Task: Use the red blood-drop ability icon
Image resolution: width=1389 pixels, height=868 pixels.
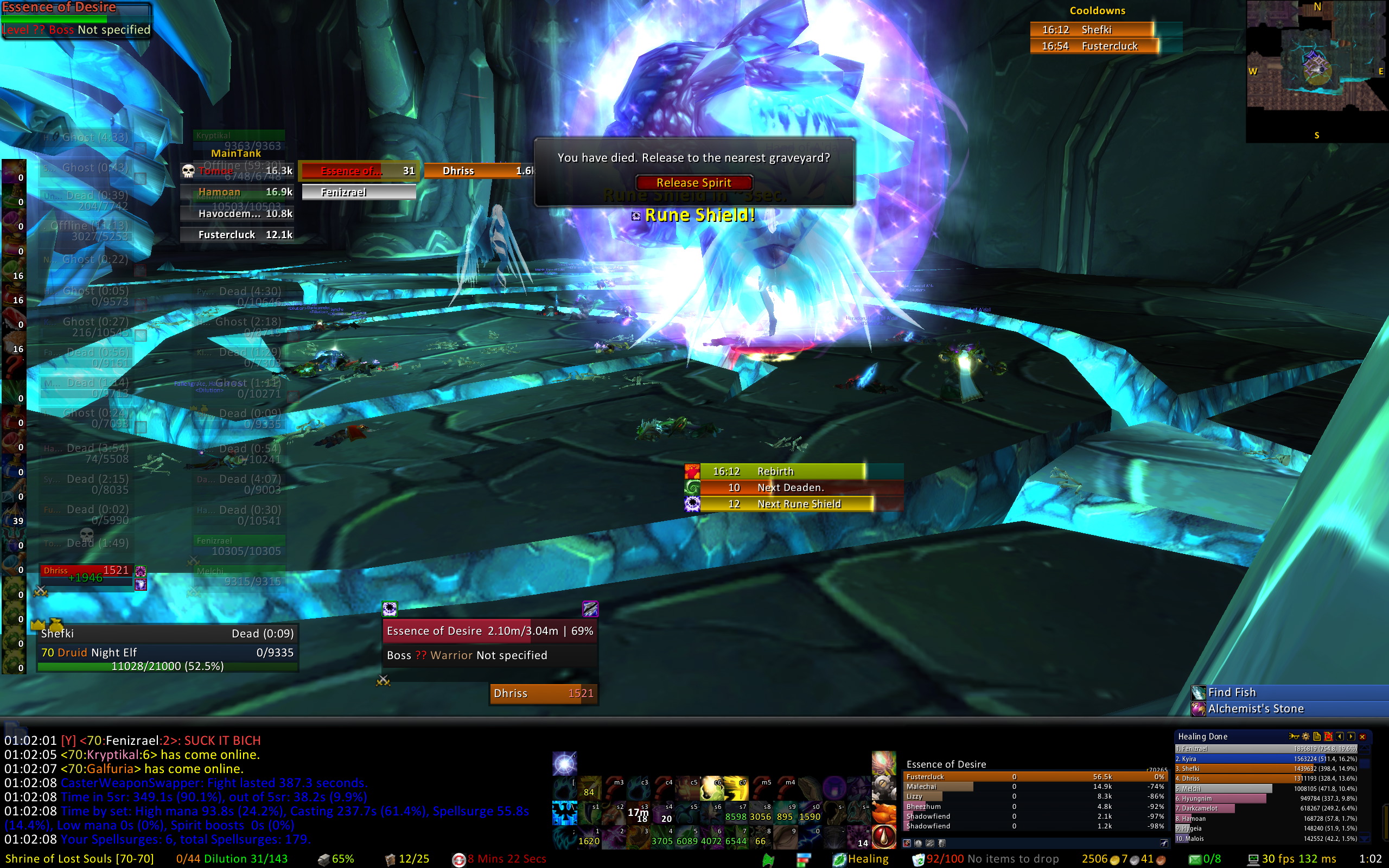Action: pos(884,837)
